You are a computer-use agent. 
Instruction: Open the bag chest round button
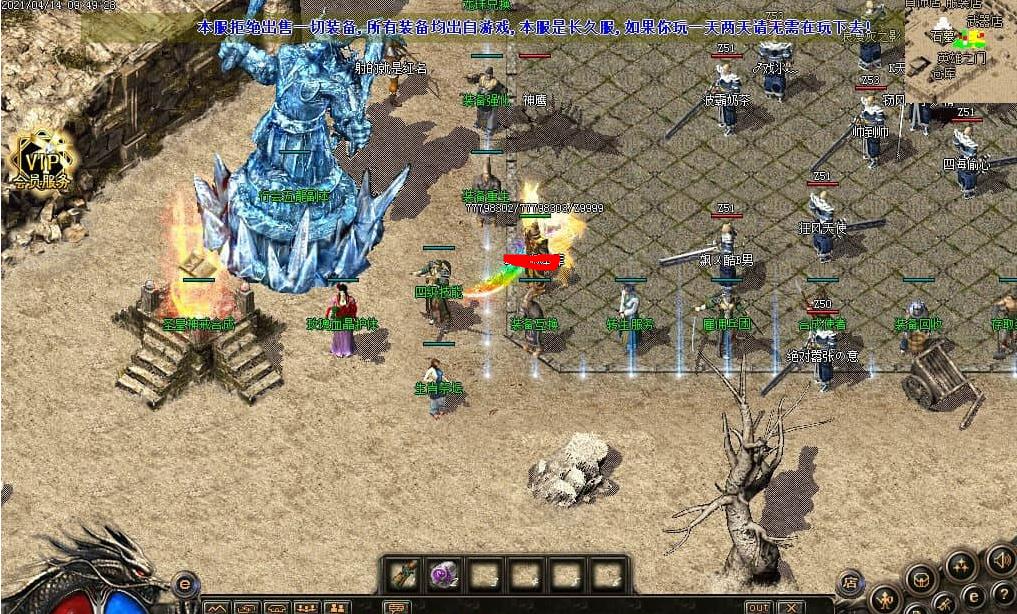point(922,579)
